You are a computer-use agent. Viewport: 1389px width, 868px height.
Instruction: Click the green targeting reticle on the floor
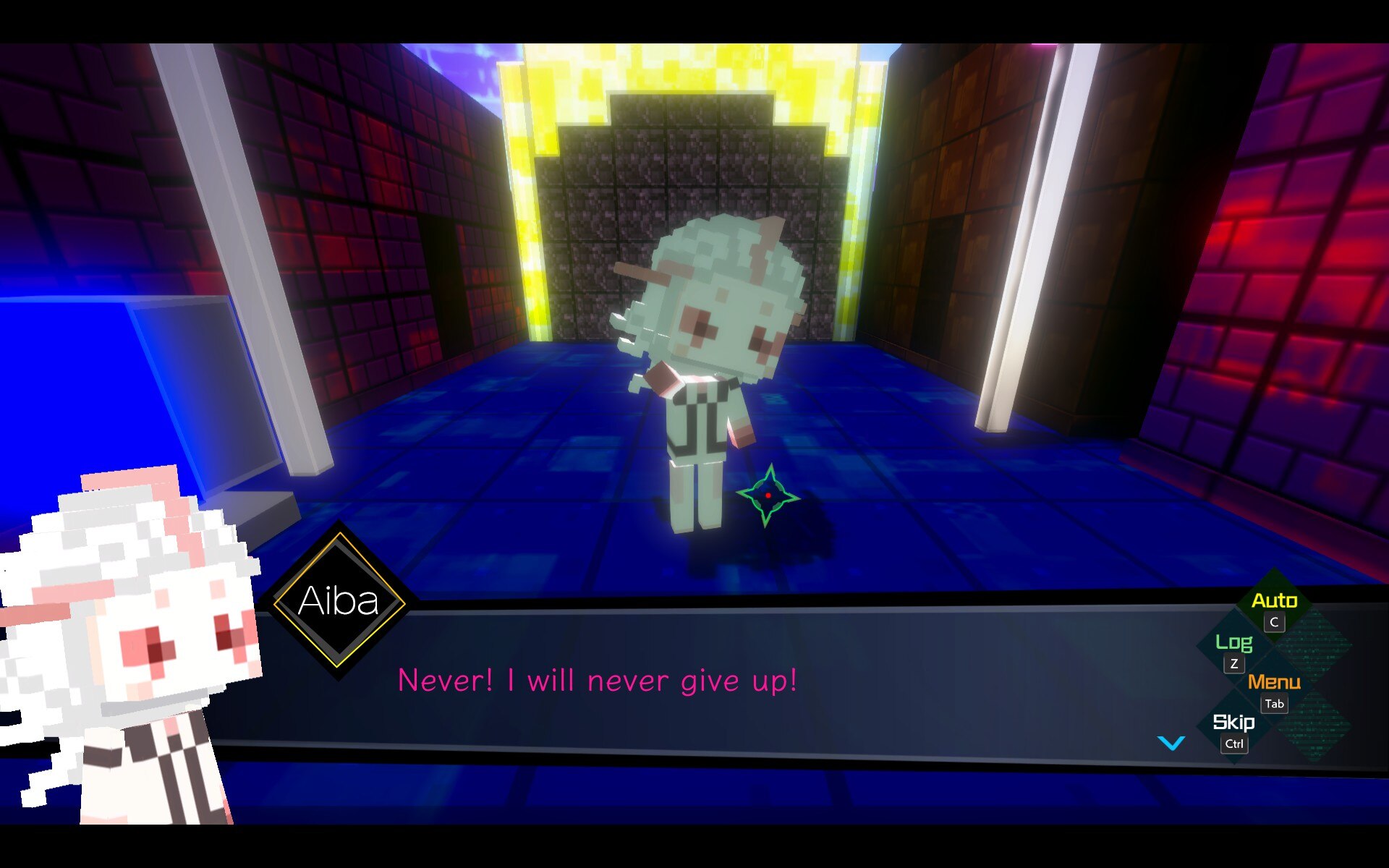point(768,496)
